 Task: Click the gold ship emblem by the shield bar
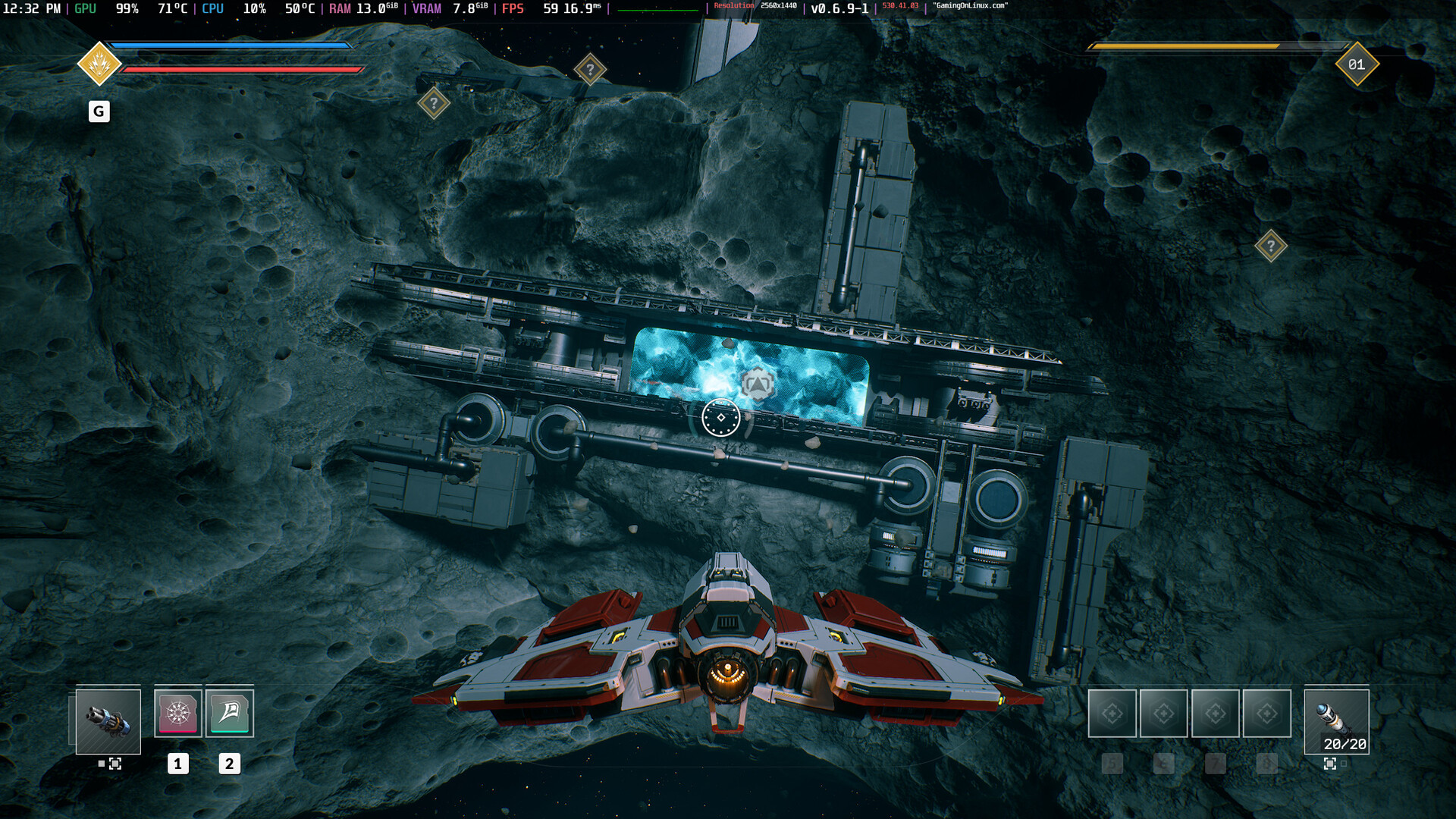99,64
